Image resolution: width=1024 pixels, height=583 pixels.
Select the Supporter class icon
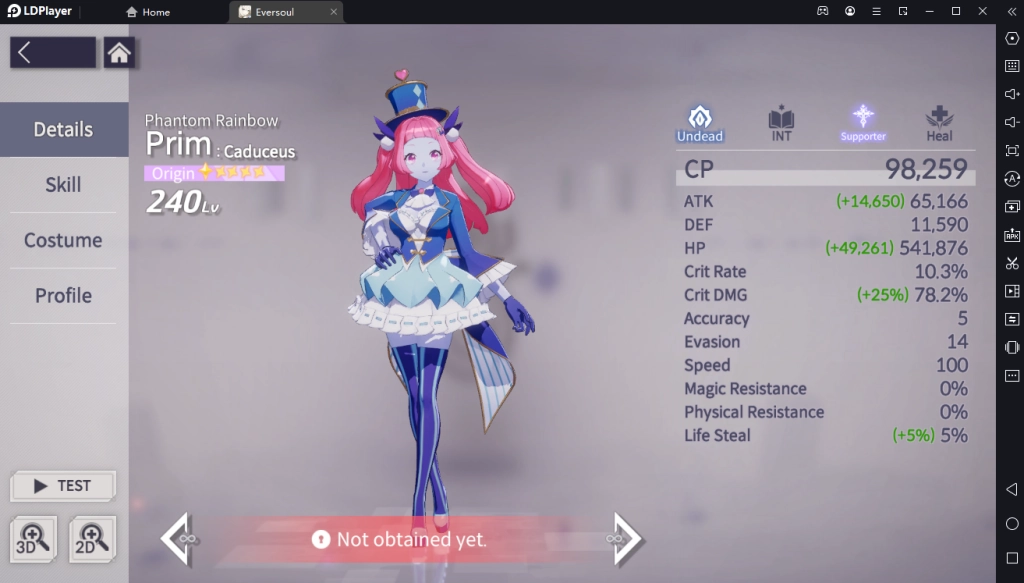pos(862,123)
